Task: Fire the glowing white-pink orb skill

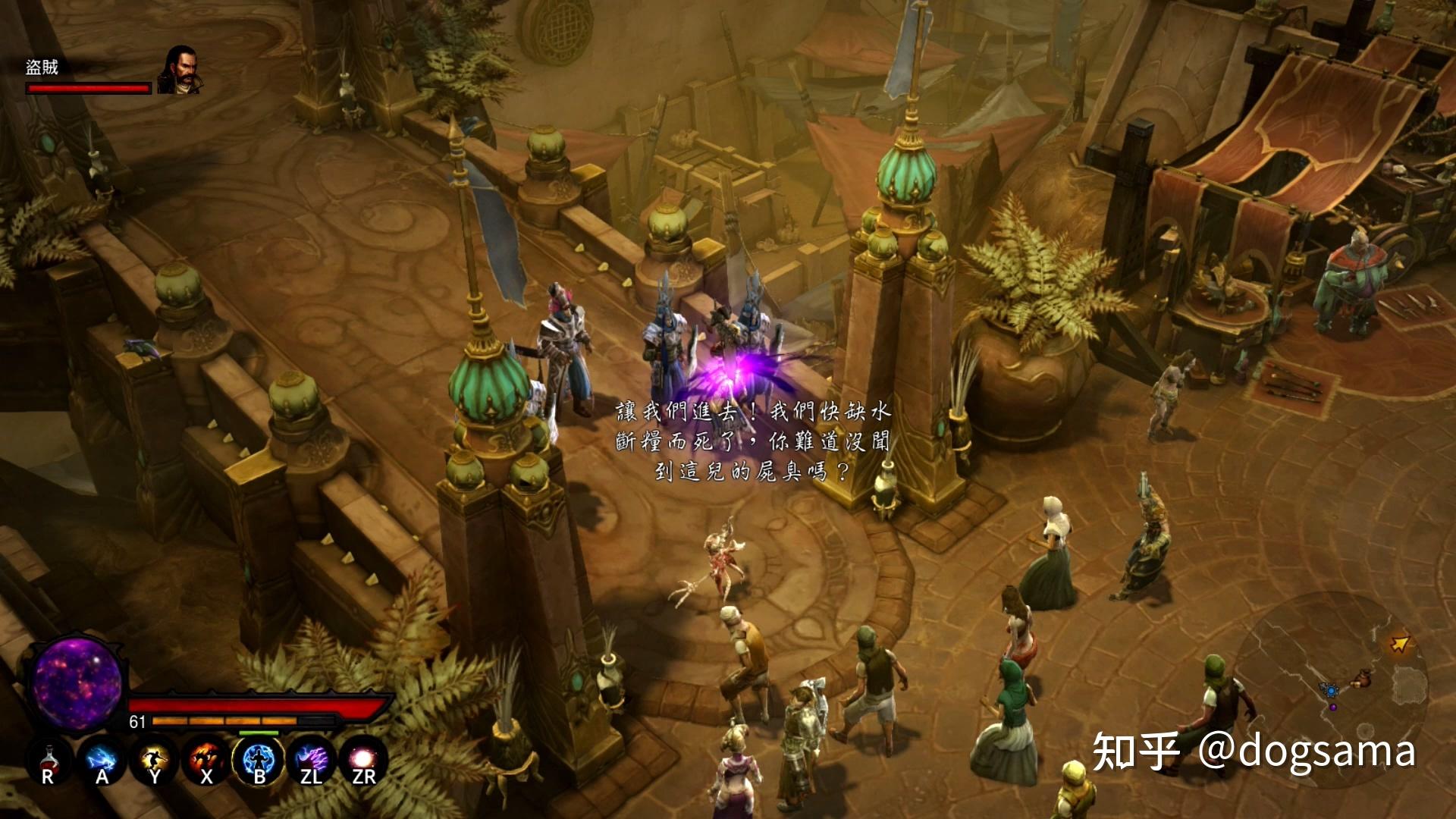Action: (x=364, y=761)
